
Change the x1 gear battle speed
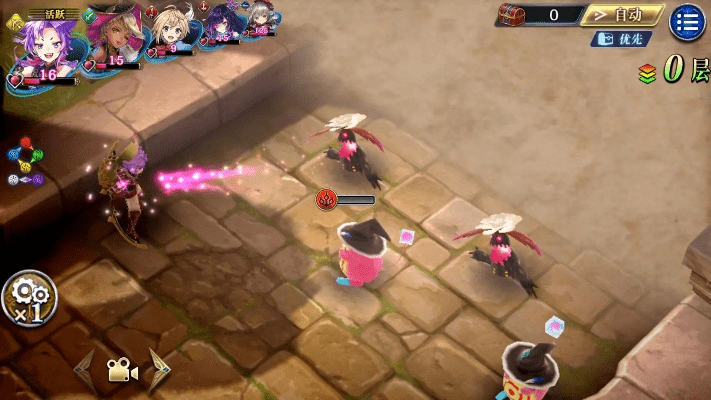(x=29, y=297)
